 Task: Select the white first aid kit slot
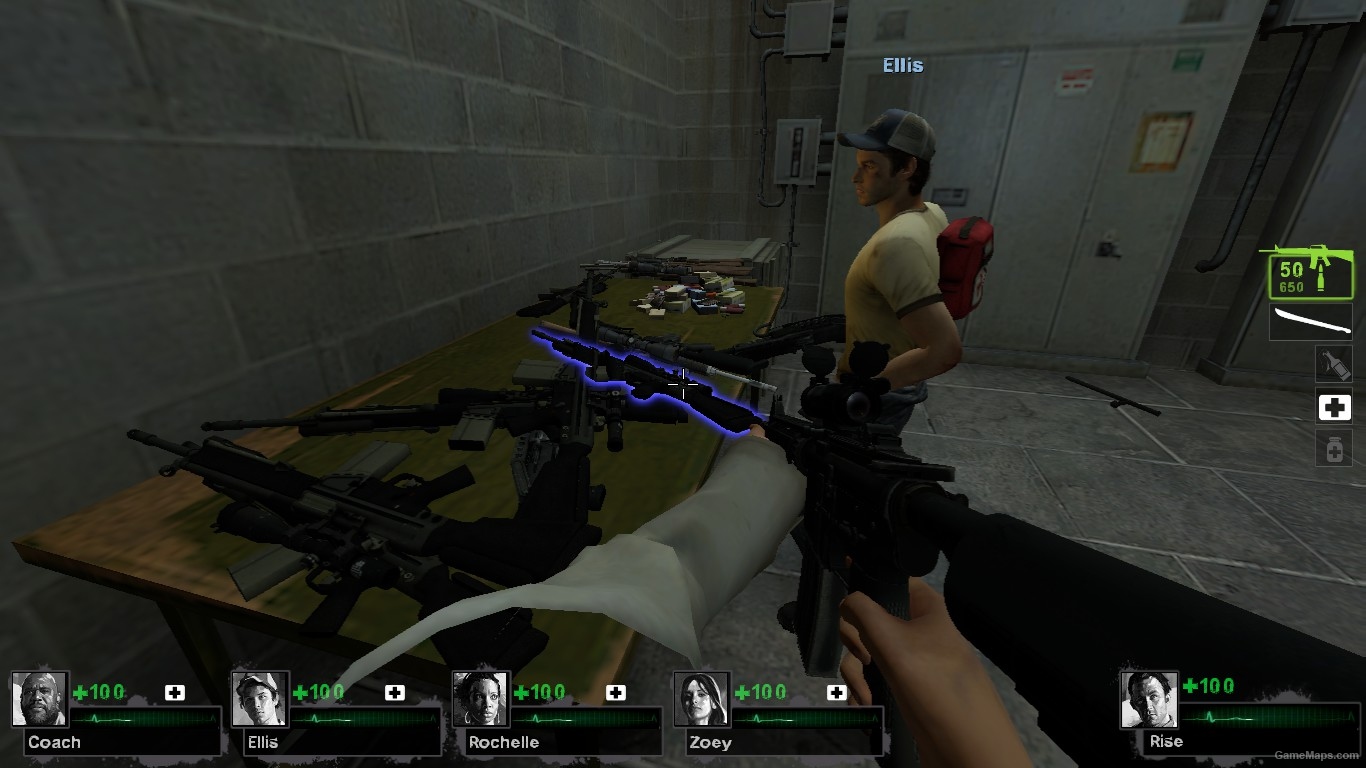[x=1334, y=406]
